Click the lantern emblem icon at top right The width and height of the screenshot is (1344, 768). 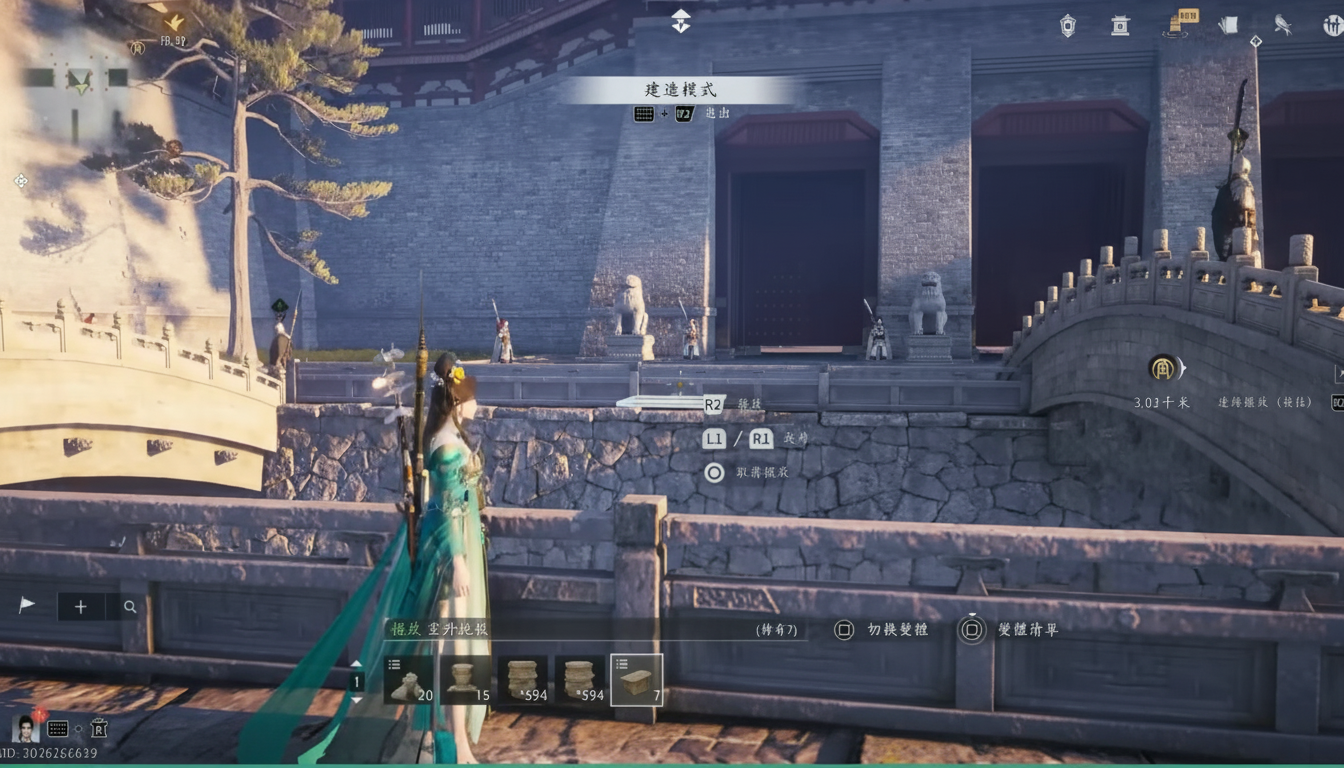point(1068,25)
